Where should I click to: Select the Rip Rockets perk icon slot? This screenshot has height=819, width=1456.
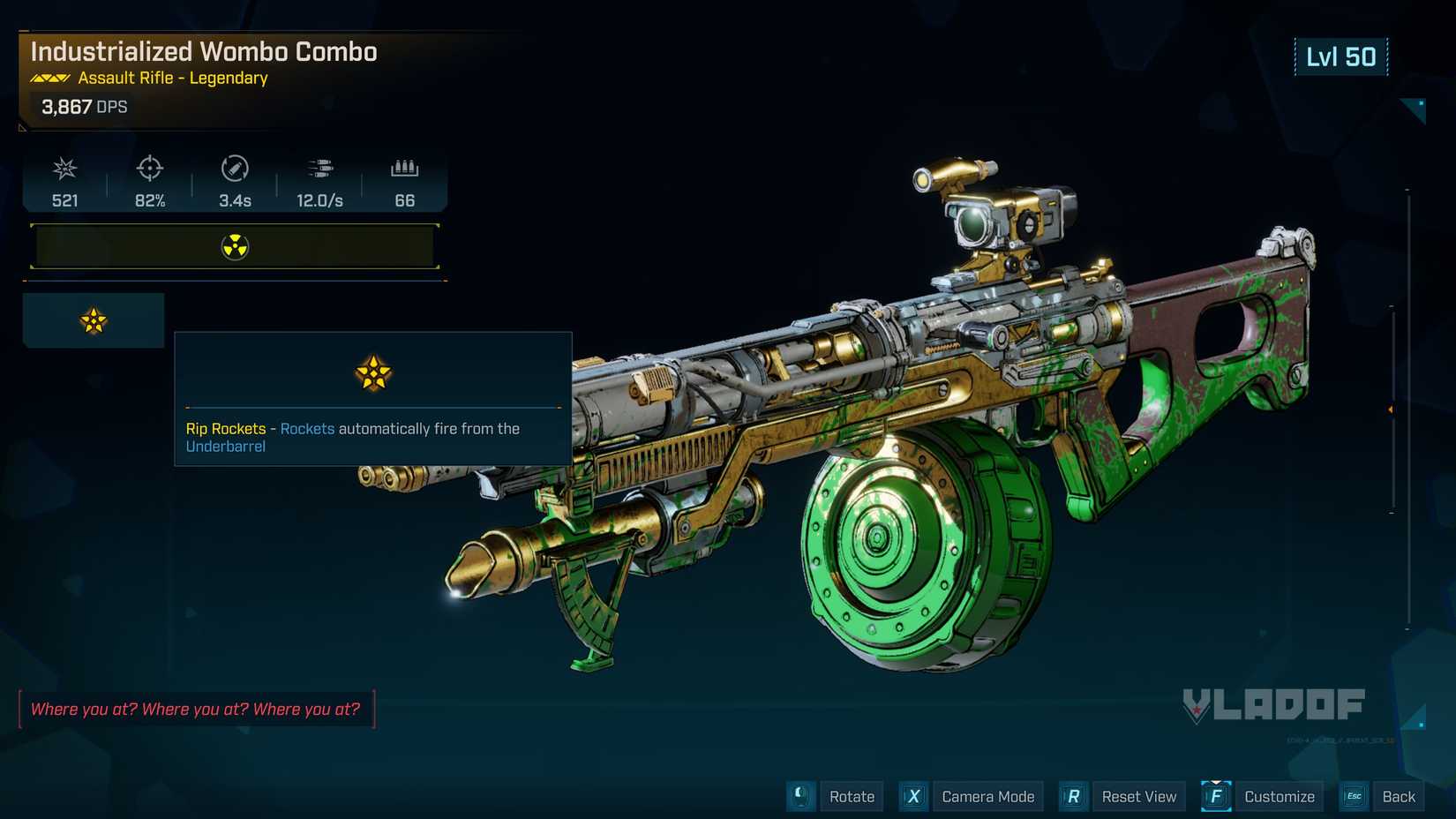94,320
